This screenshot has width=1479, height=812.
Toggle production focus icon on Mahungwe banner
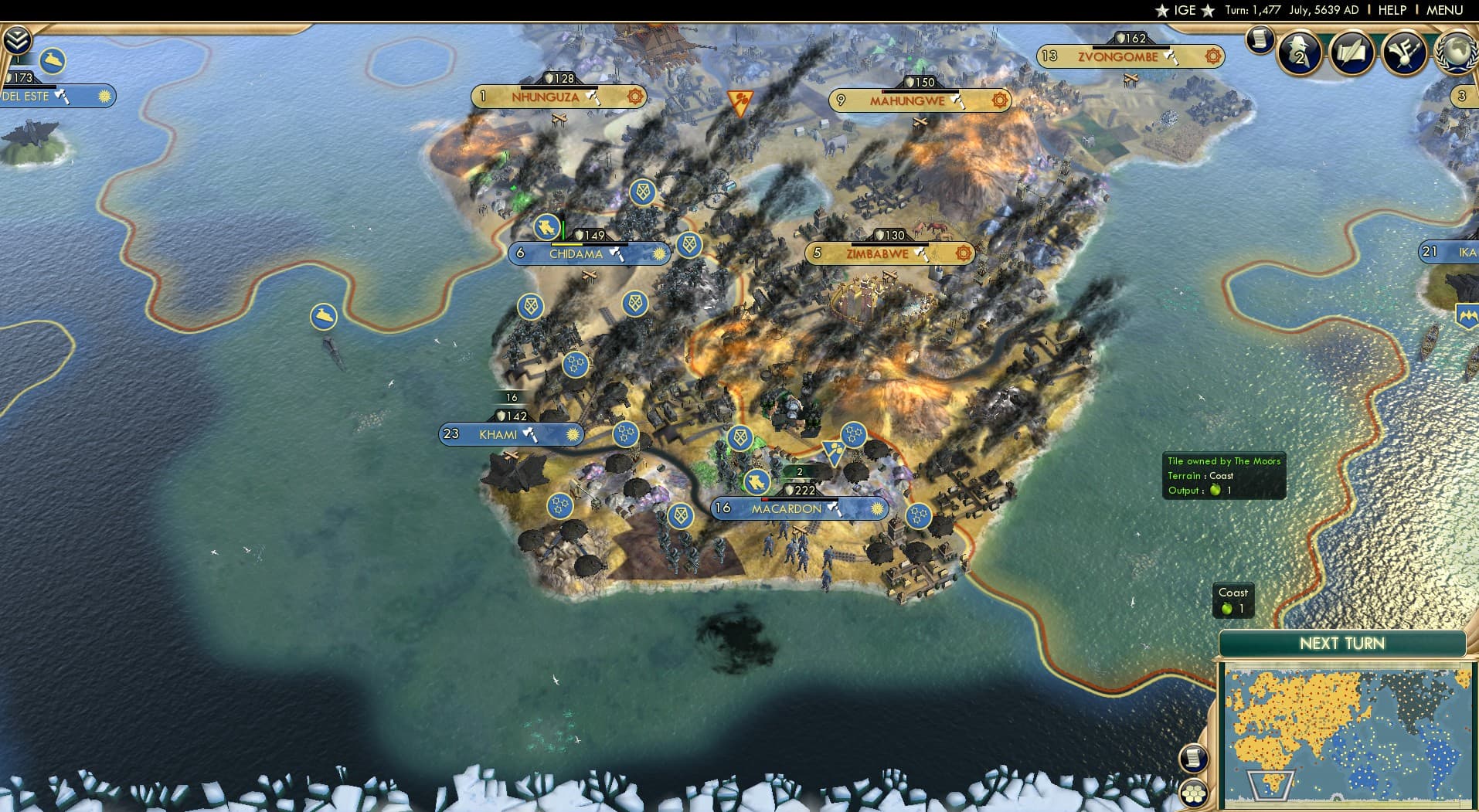(x=1001, y=100)
